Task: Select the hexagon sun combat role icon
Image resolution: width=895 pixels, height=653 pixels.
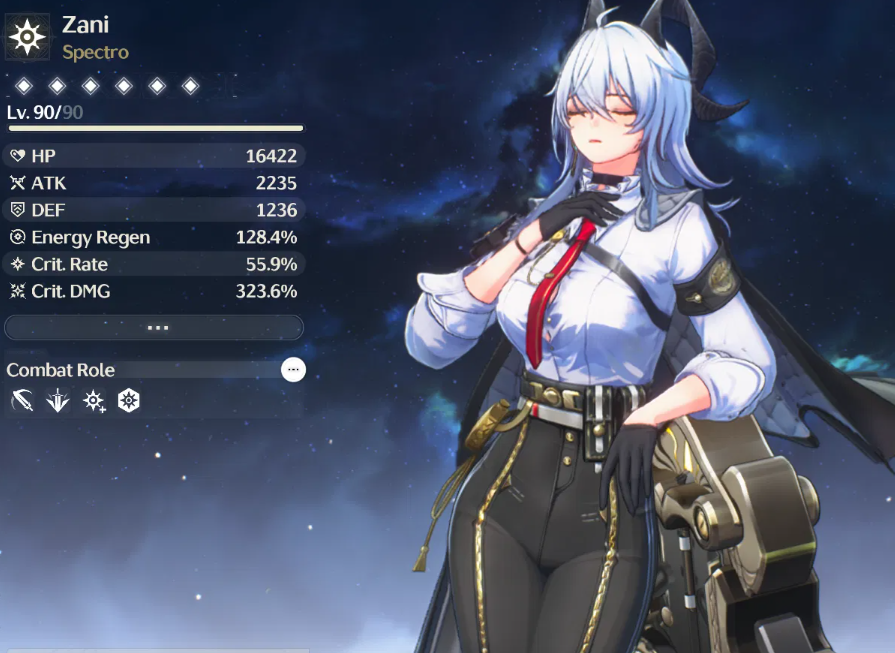Action: (x=129, y=401)
